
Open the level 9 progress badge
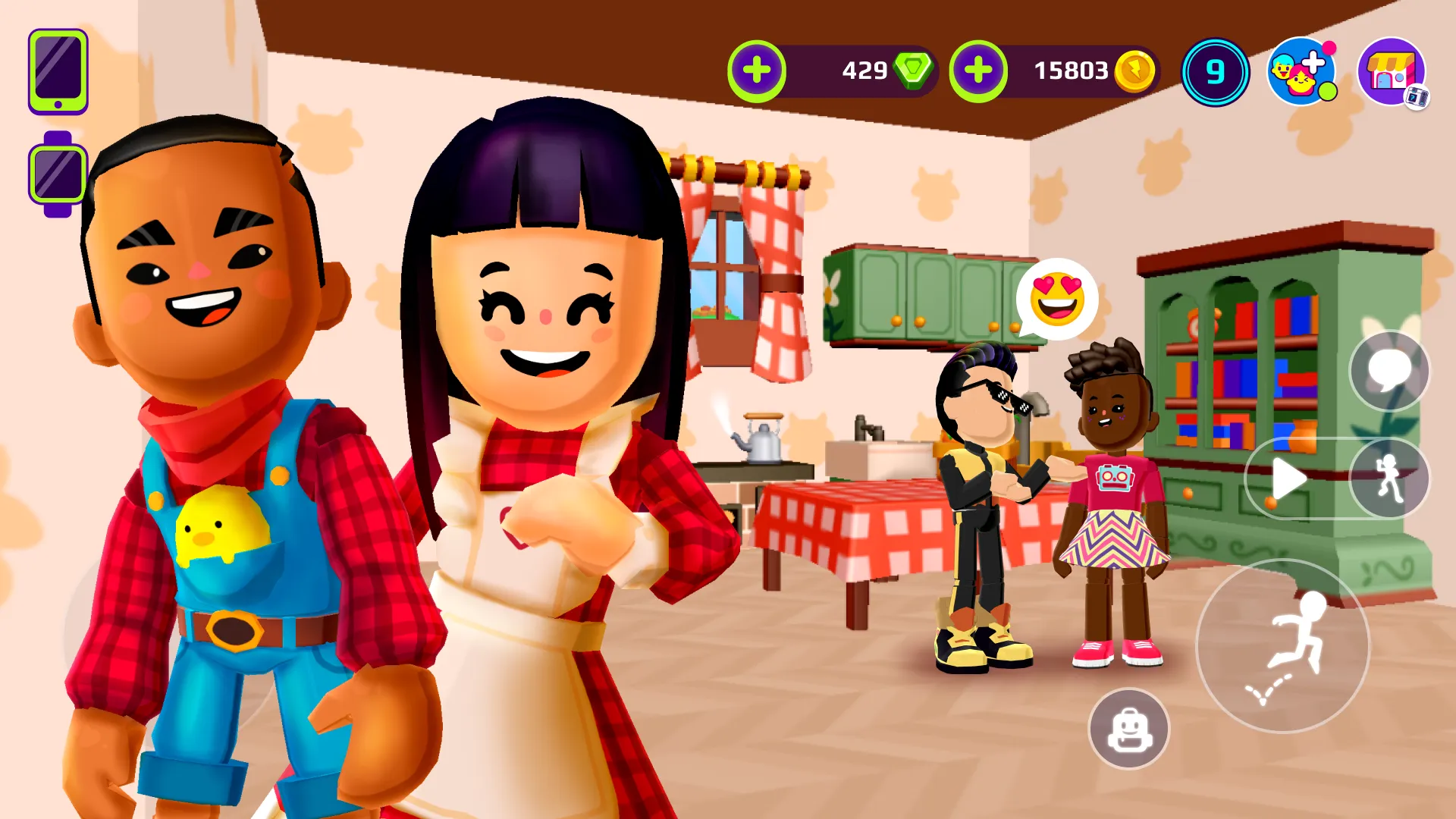point(1216,71)
